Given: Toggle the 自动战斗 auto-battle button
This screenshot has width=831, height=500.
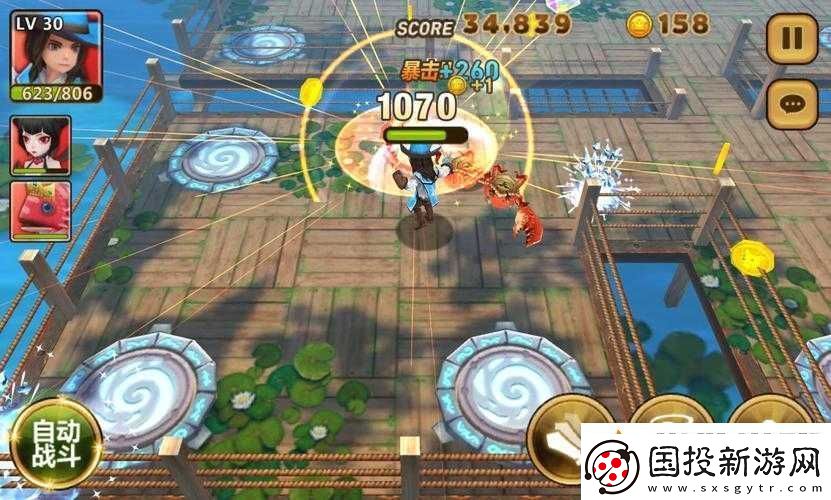Looking at the screenshot, I should pyautogui.click(x=58, y=443).
